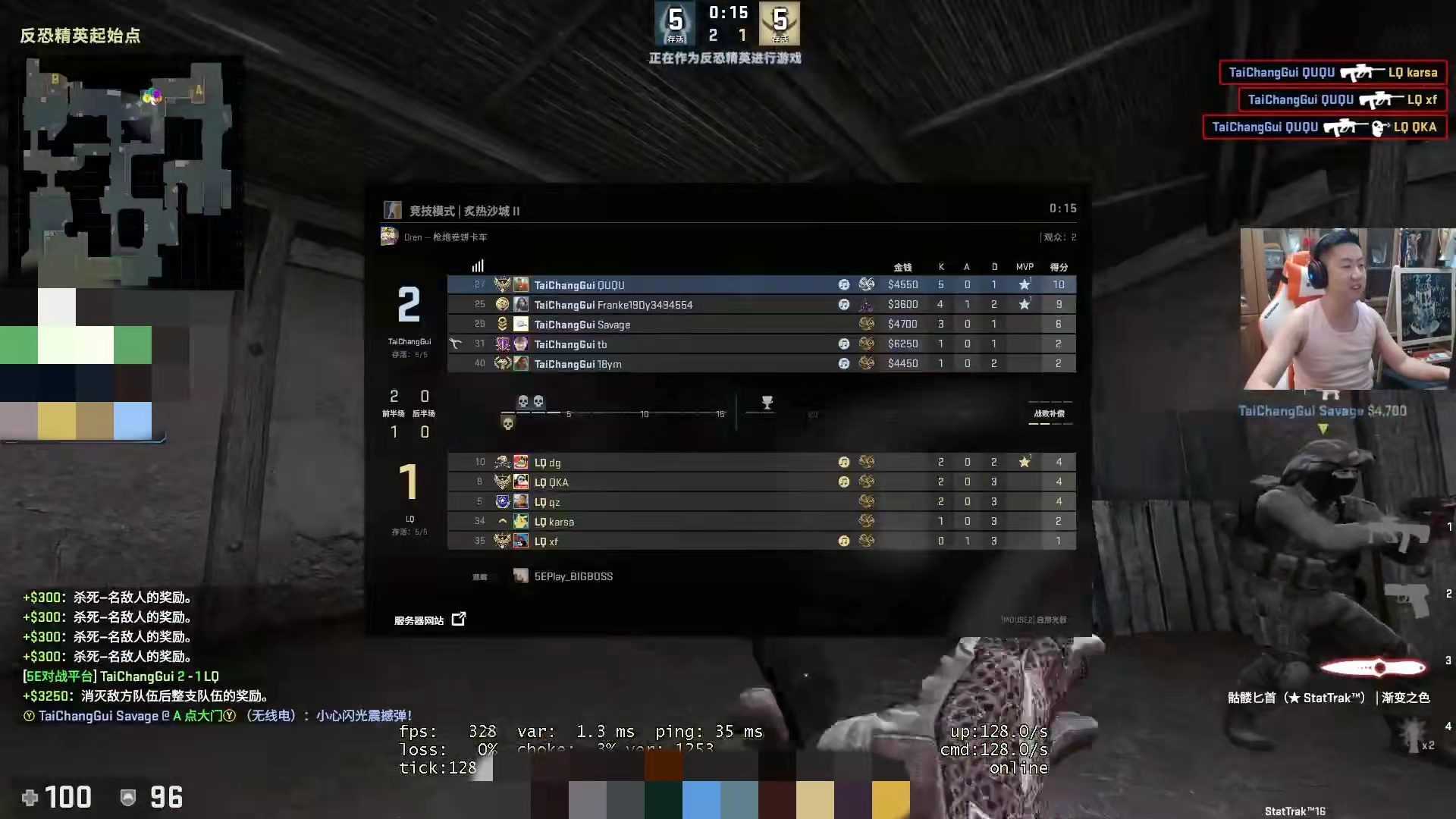Click Franke19Dy3494554's avatar on the scoreboard
Image resolution: width=1456 pixels, height=819 pixels.
pos(521,303)
